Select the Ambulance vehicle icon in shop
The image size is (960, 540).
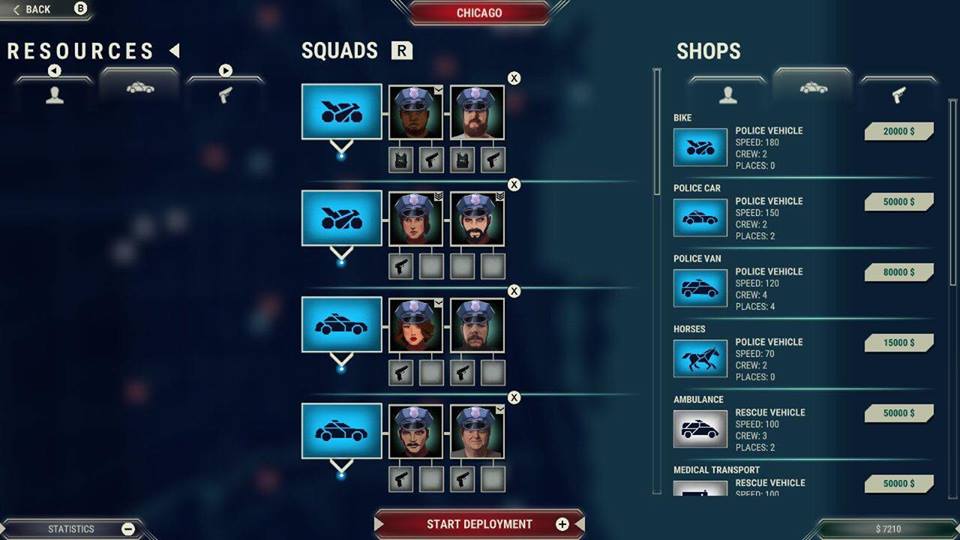(700, 429)
